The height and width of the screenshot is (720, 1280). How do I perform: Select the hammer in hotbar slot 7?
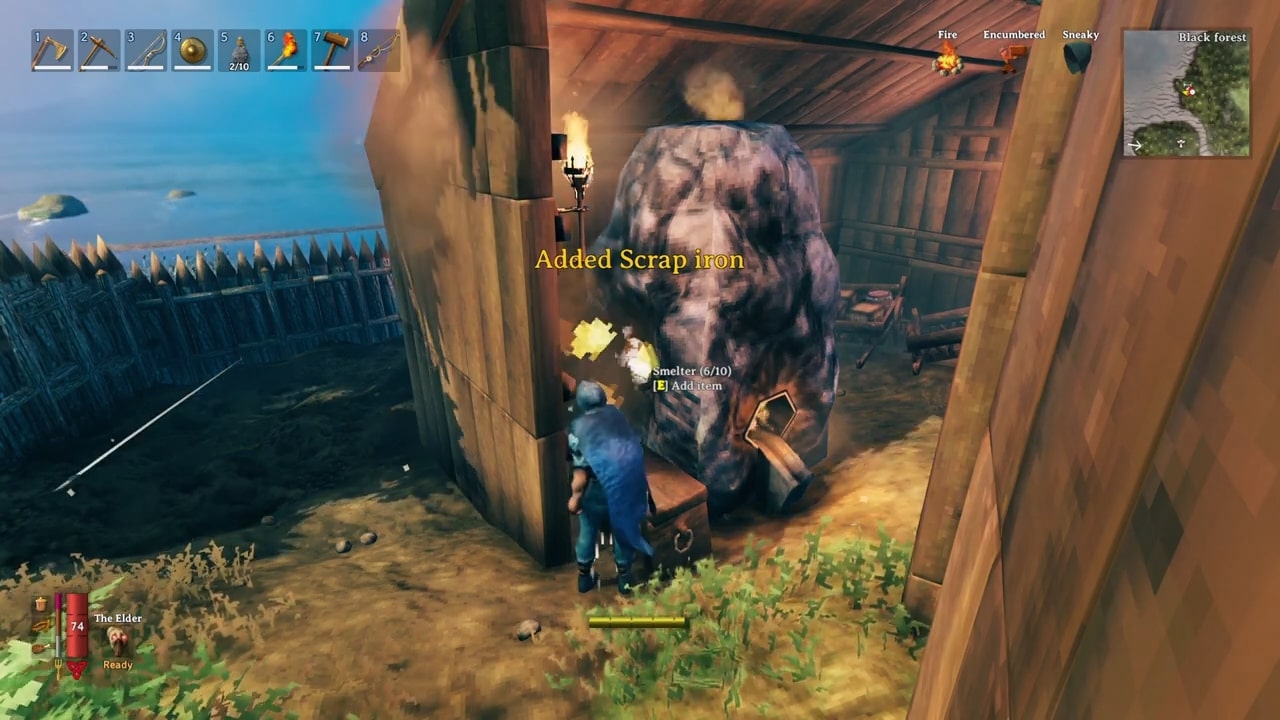[333, 50]
